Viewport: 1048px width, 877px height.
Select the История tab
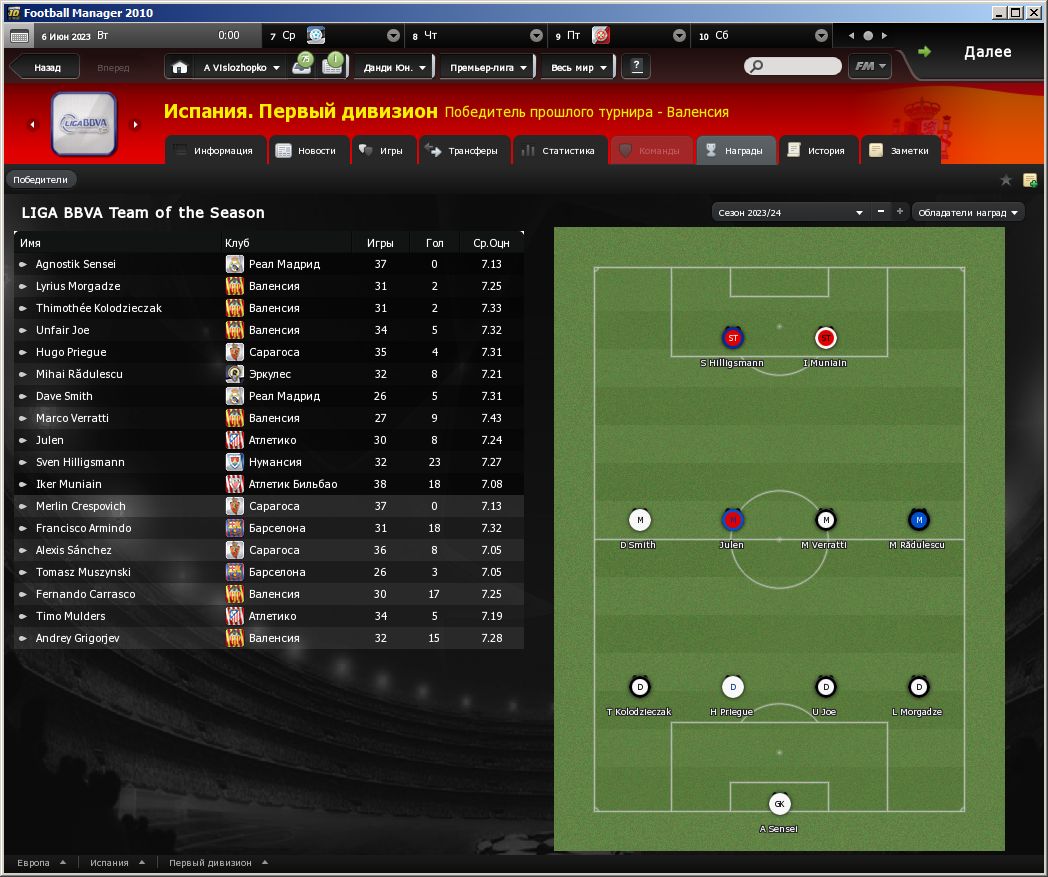coord(818,151)
